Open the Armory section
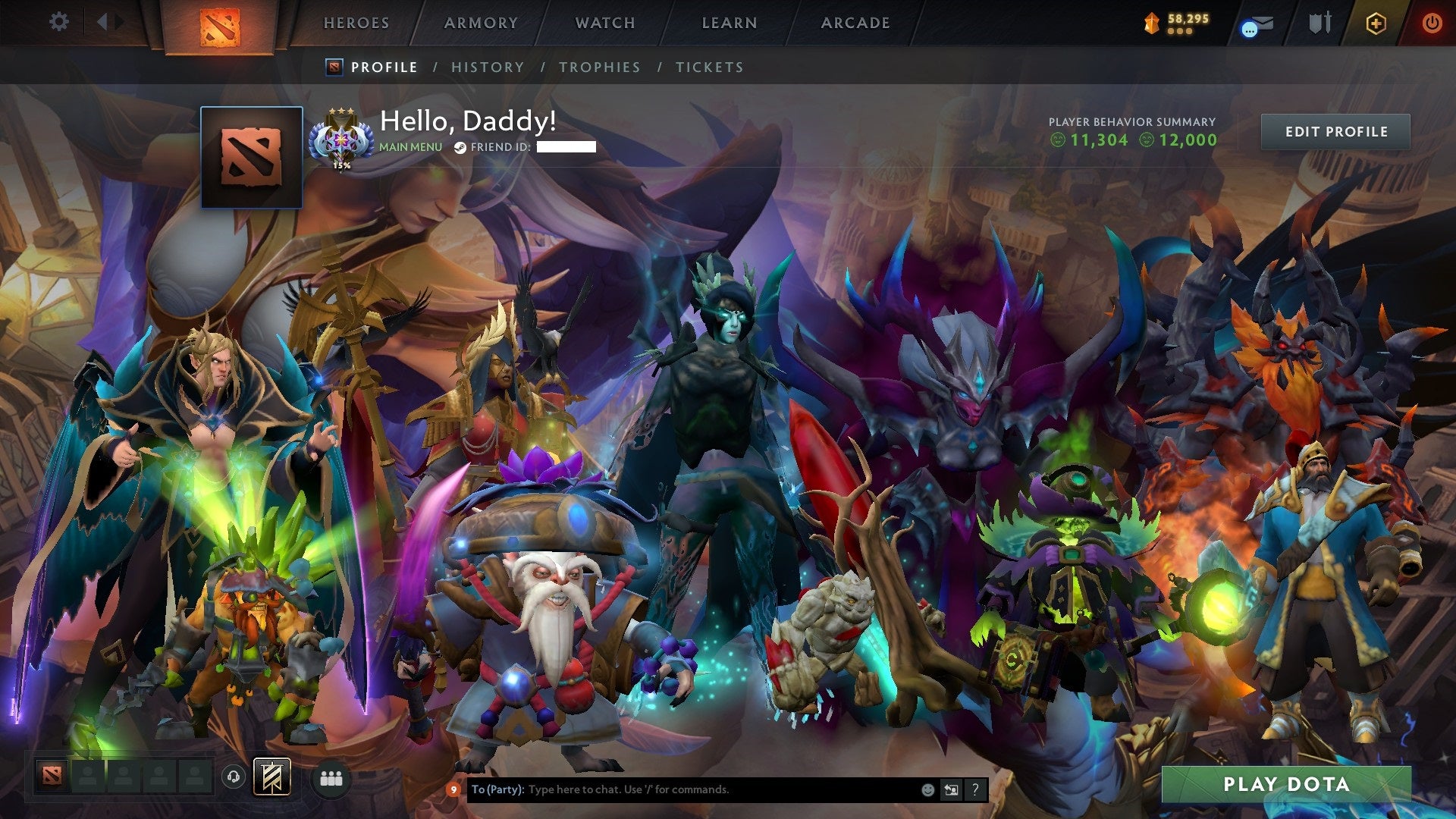The height and width of the screenshot is (819, 1456). coord(481,24)
